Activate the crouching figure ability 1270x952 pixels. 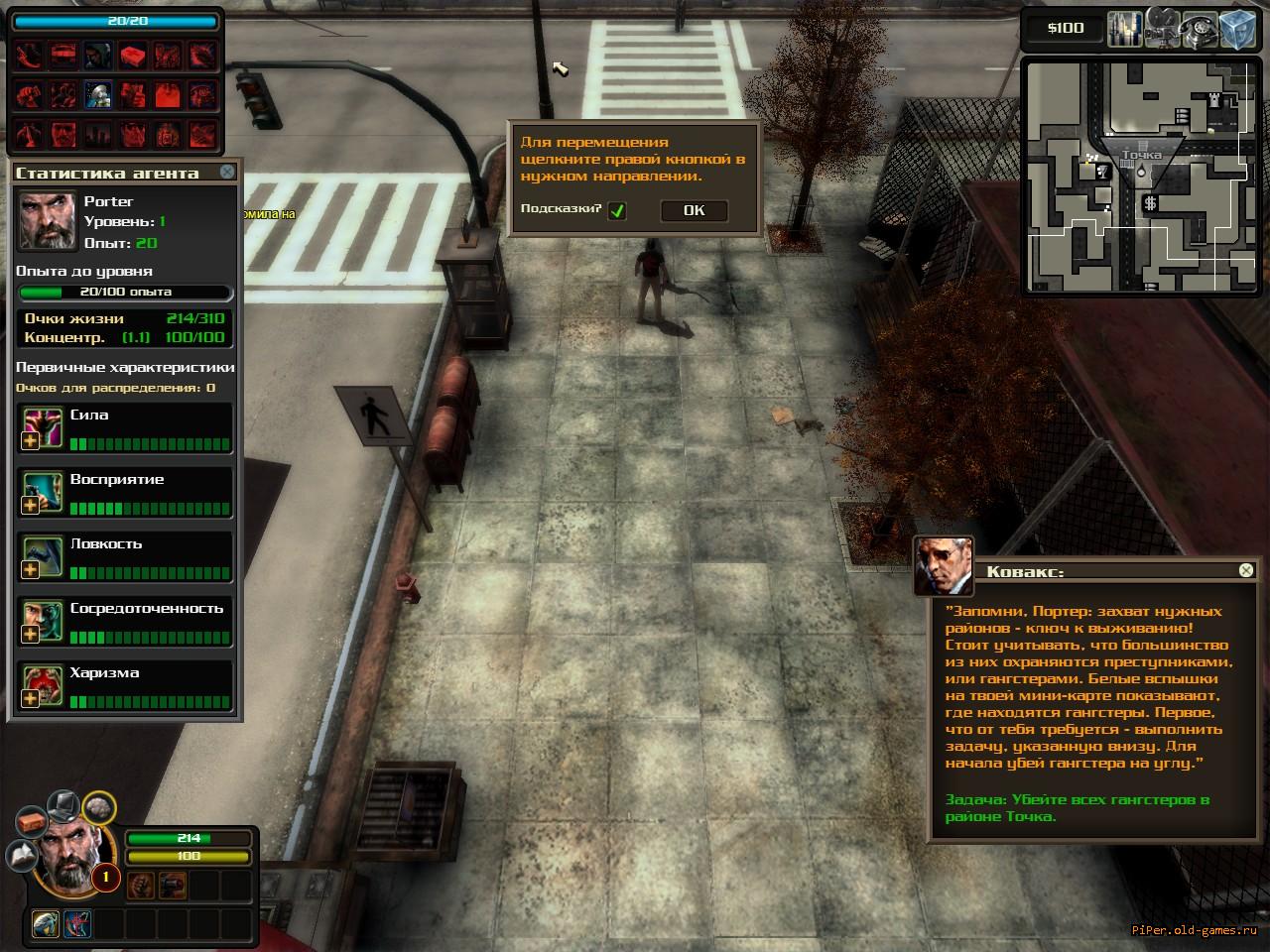(x=47, y=924)
